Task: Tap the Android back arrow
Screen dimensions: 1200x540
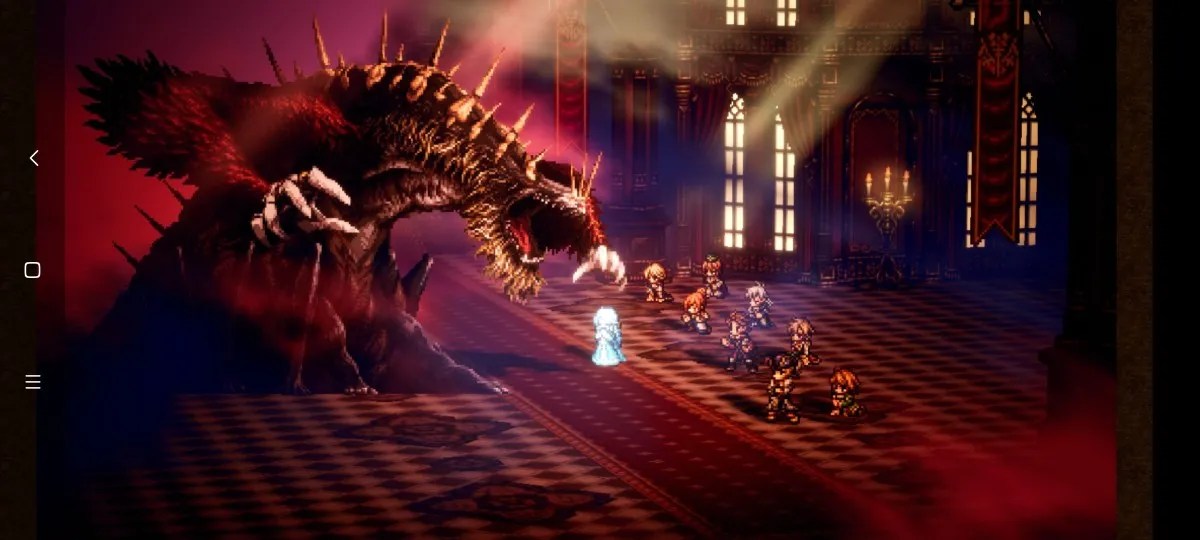Action: 33,158
